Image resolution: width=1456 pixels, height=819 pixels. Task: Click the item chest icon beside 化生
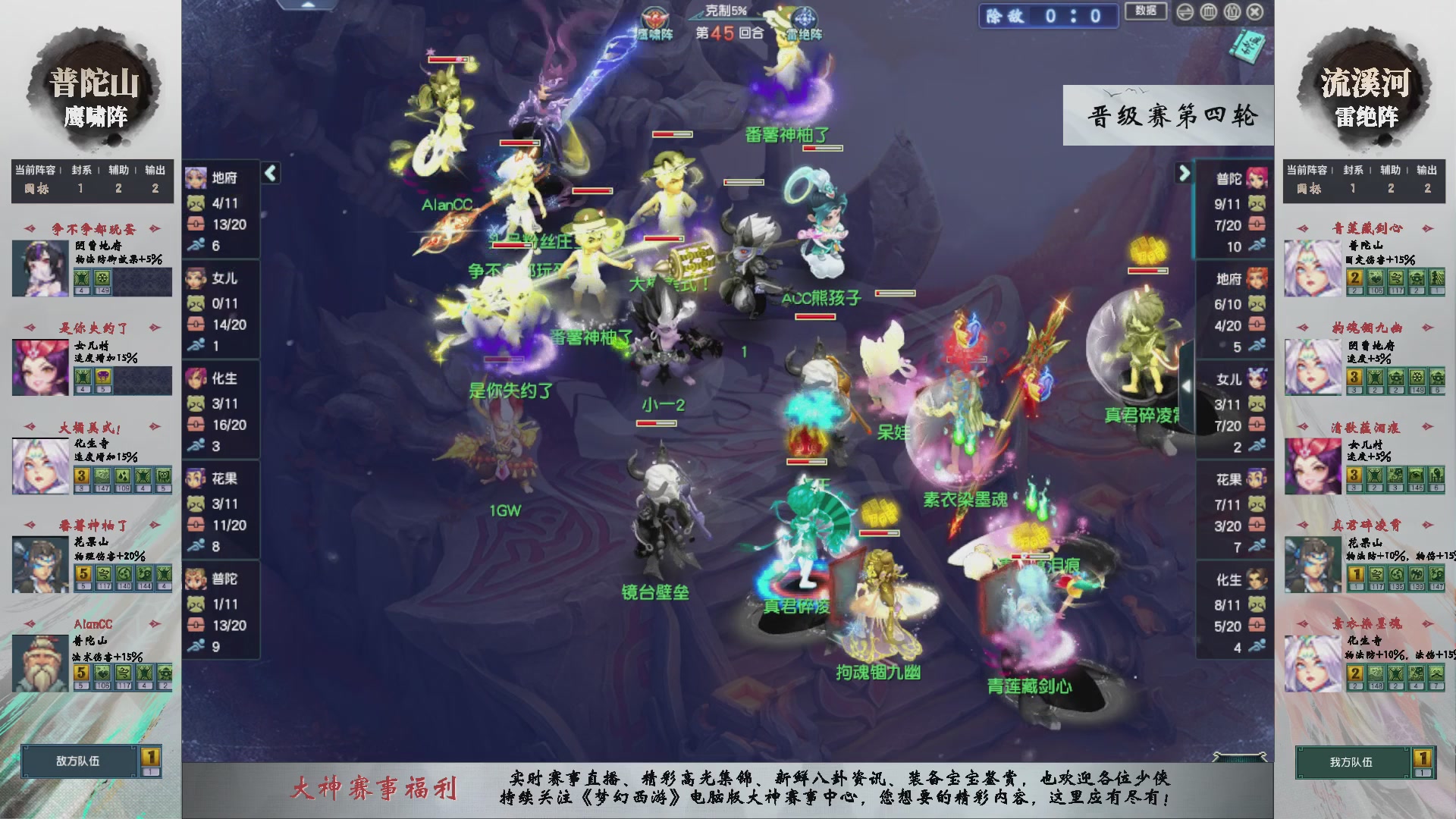coord(196,425)
